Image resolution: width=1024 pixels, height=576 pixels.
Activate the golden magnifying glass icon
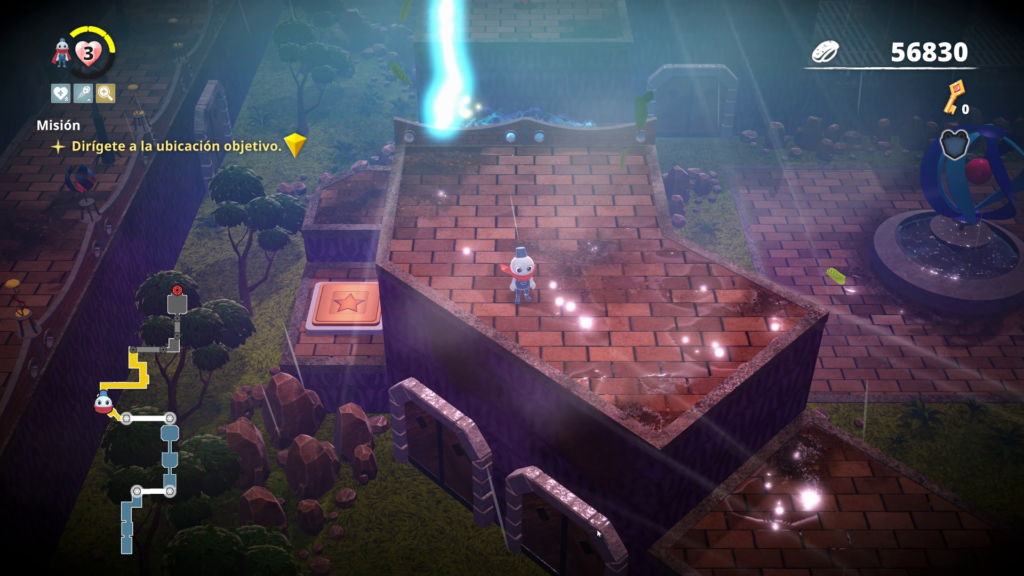point(105,94)
